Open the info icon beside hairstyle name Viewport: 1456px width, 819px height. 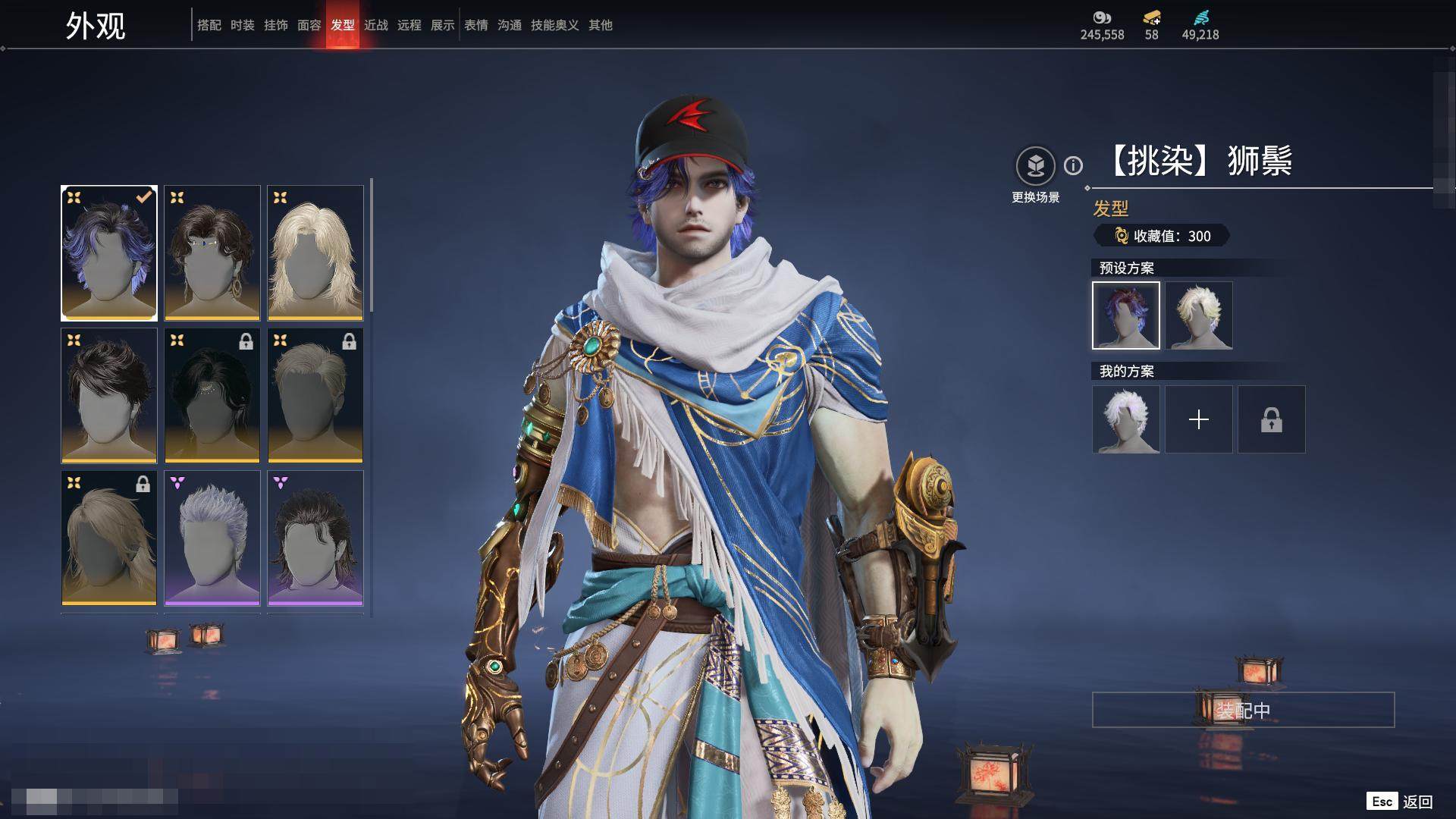(x=1073, y=165)
